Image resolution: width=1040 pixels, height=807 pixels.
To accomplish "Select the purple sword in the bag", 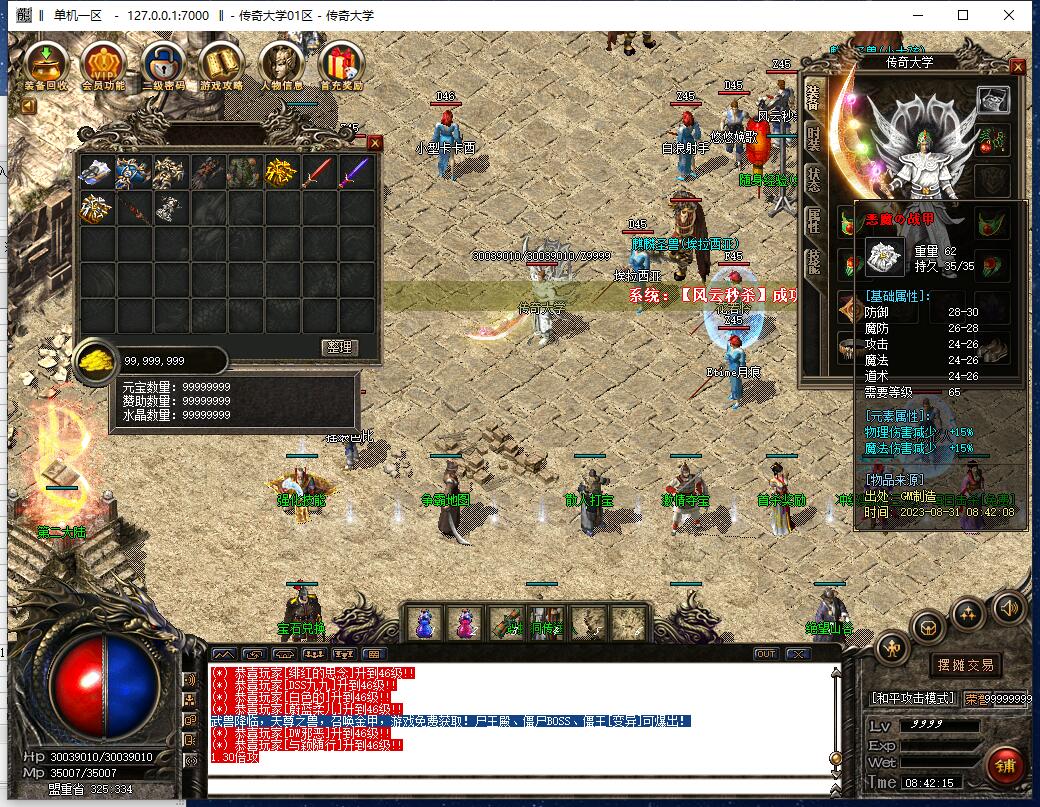I will [354, 173].
